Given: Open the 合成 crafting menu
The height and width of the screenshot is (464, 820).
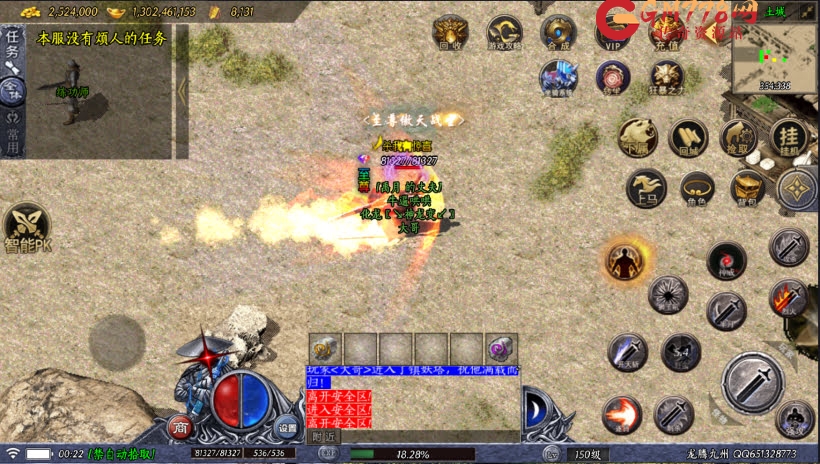Looking at the screenshot, I should (x=558, y=31).
